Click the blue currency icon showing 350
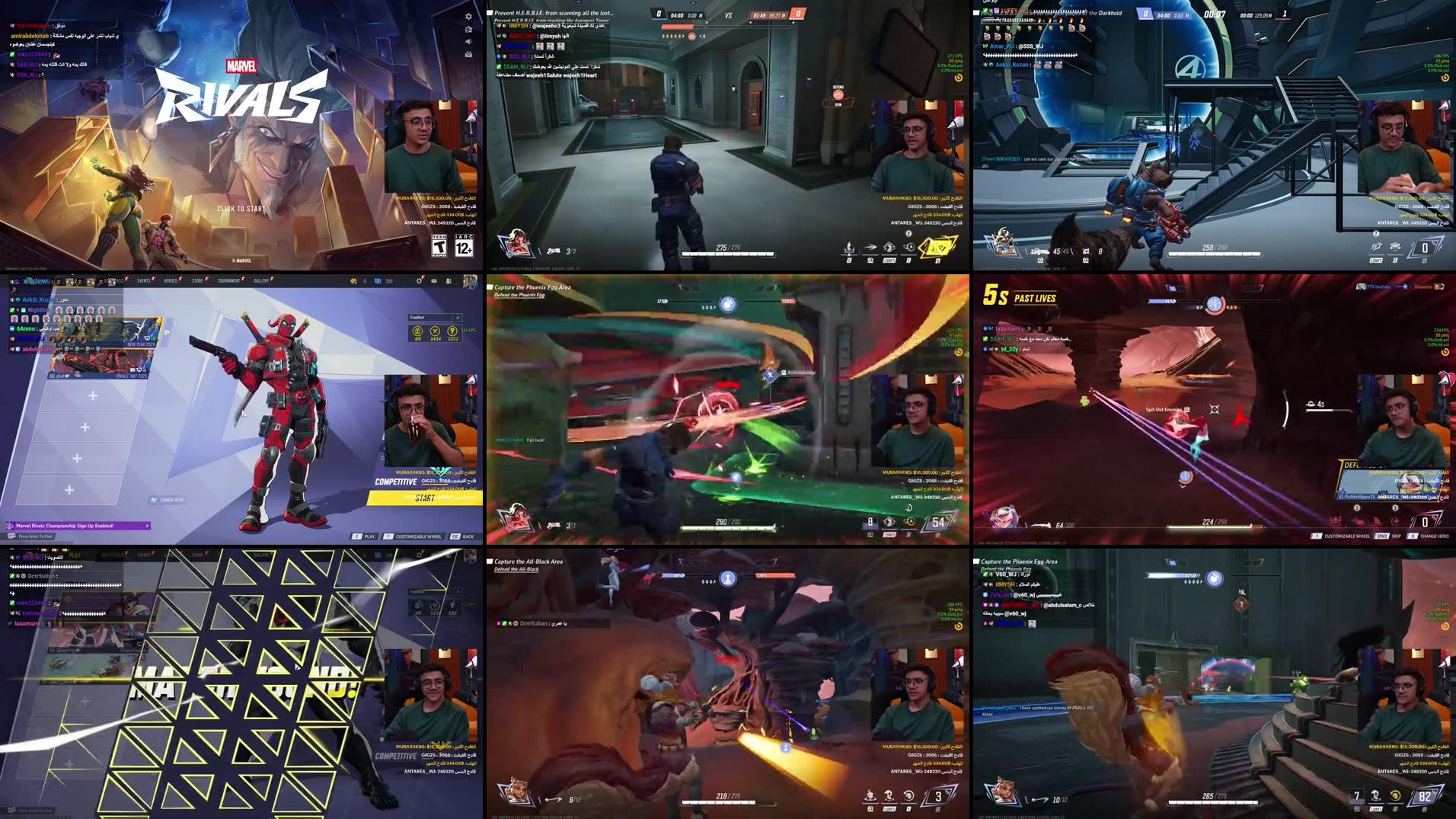1456x819 pixels. point(377,282)
